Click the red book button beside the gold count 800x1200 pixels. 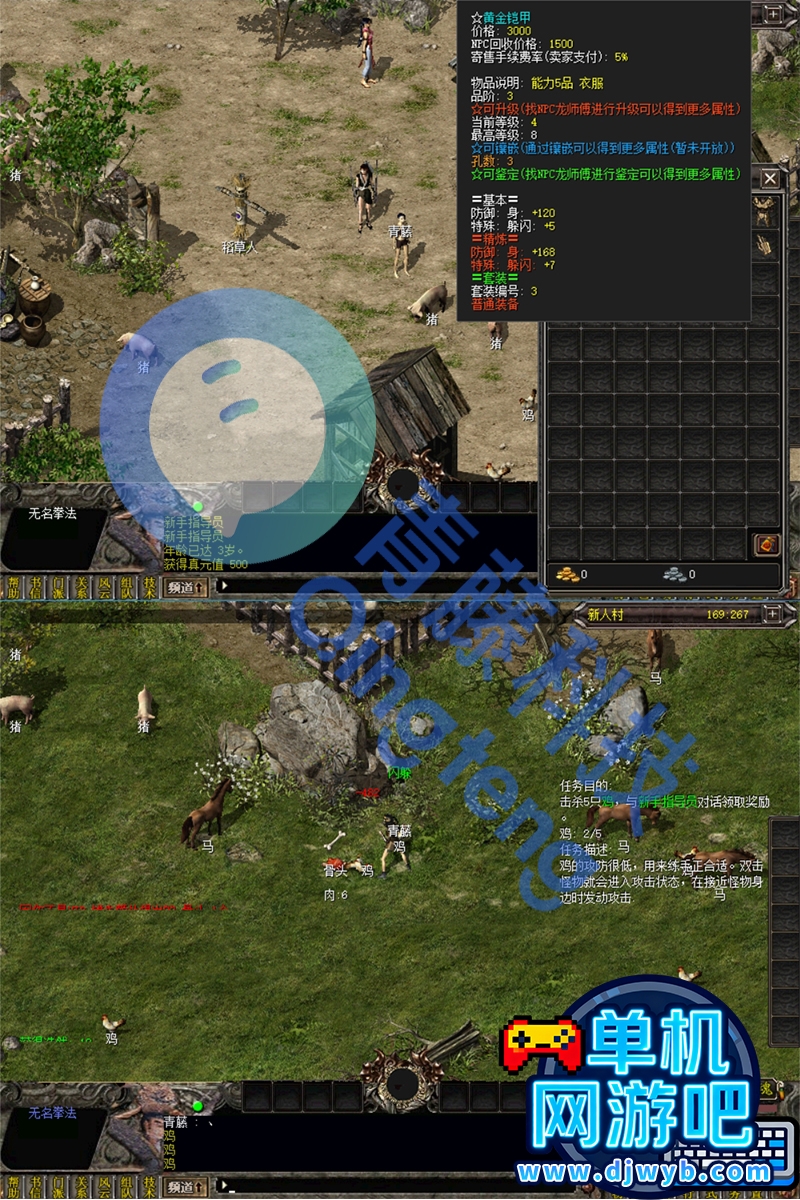click(765, 545)
